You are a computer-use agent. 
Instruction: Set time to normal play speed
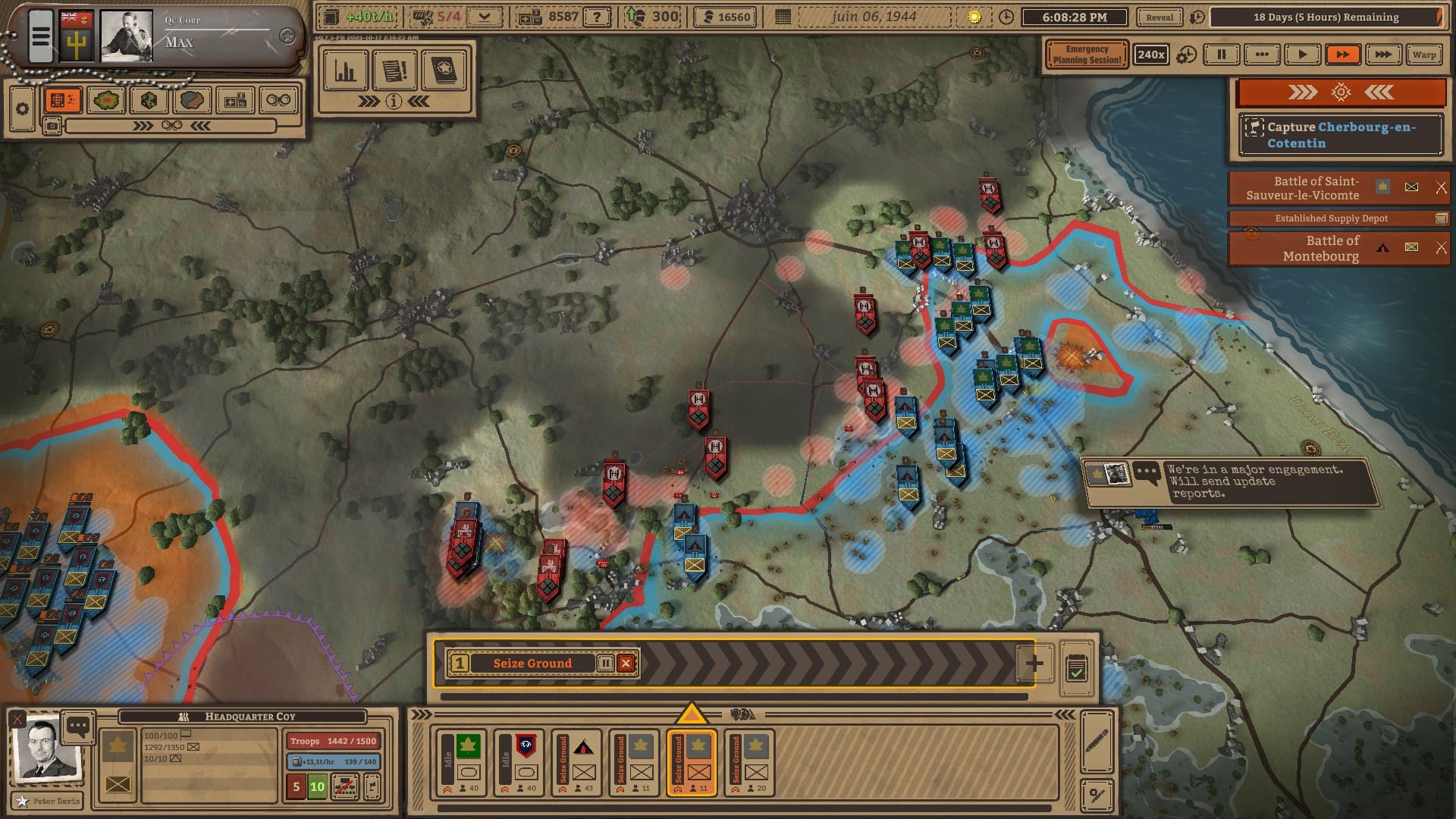1302,55
